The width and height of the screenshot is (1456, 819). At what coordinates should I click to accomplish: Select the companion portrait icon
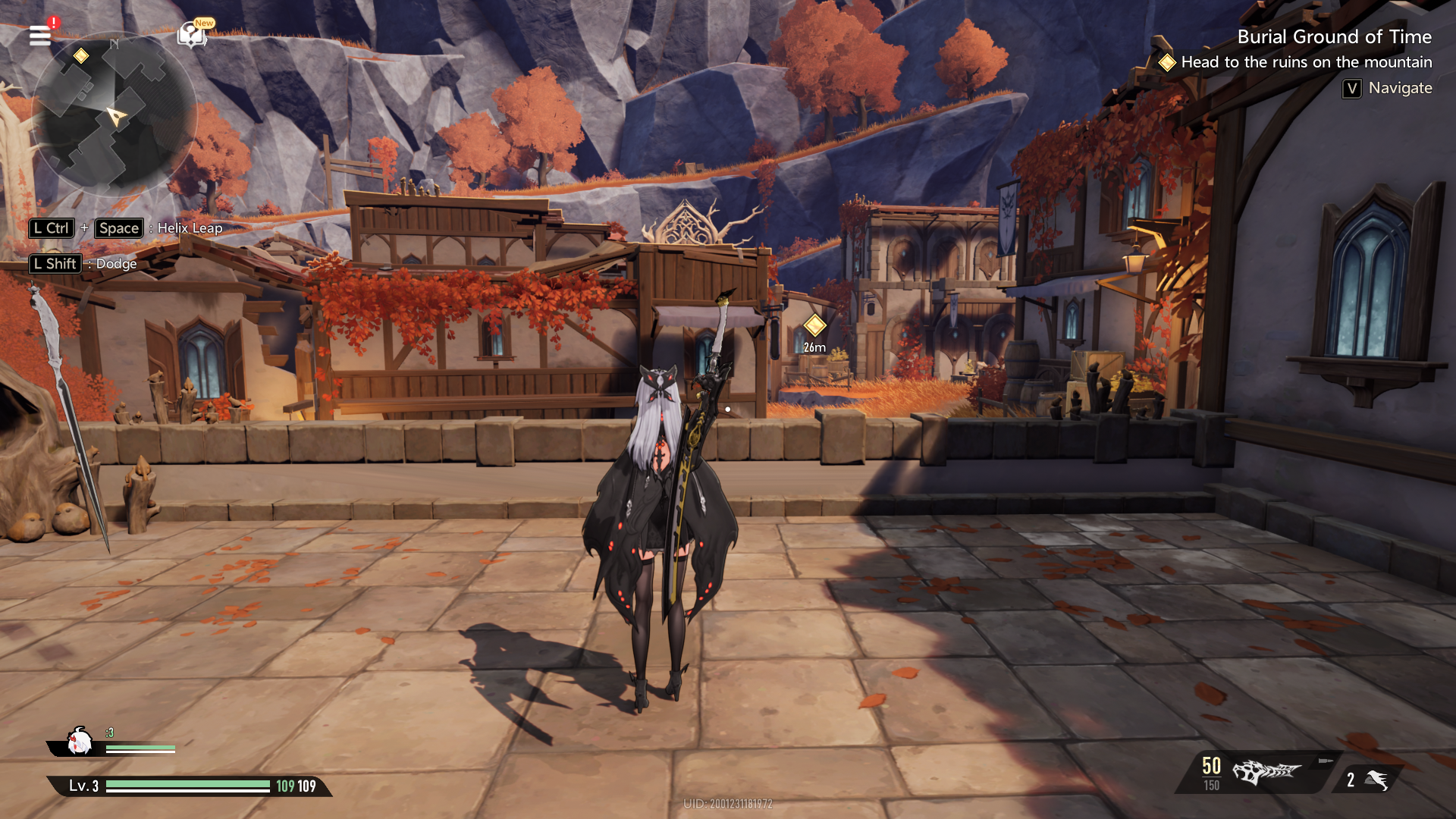click(x=79, y=742)
